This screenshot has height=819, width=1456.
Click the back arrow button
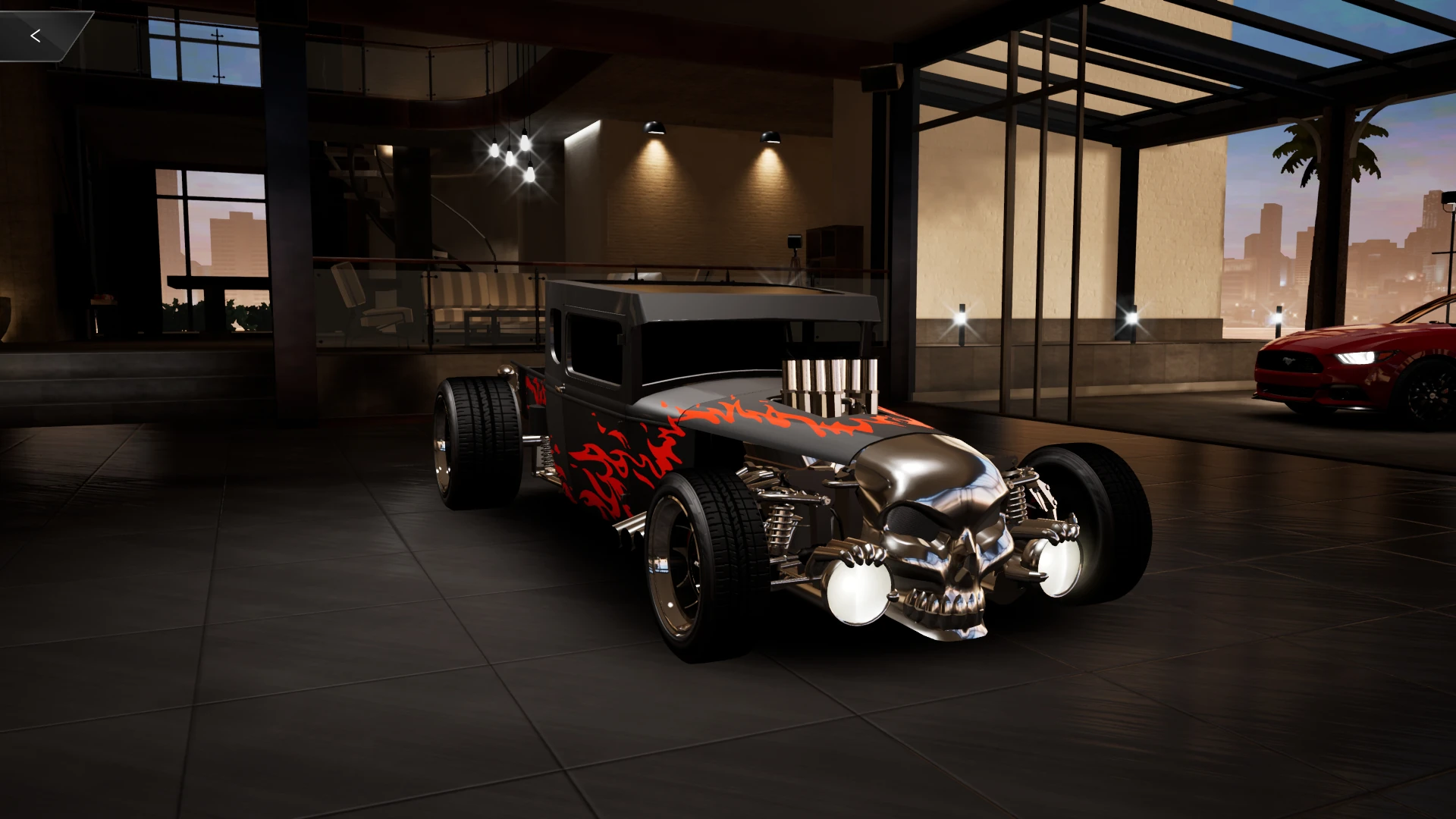(x=35, y=34)
